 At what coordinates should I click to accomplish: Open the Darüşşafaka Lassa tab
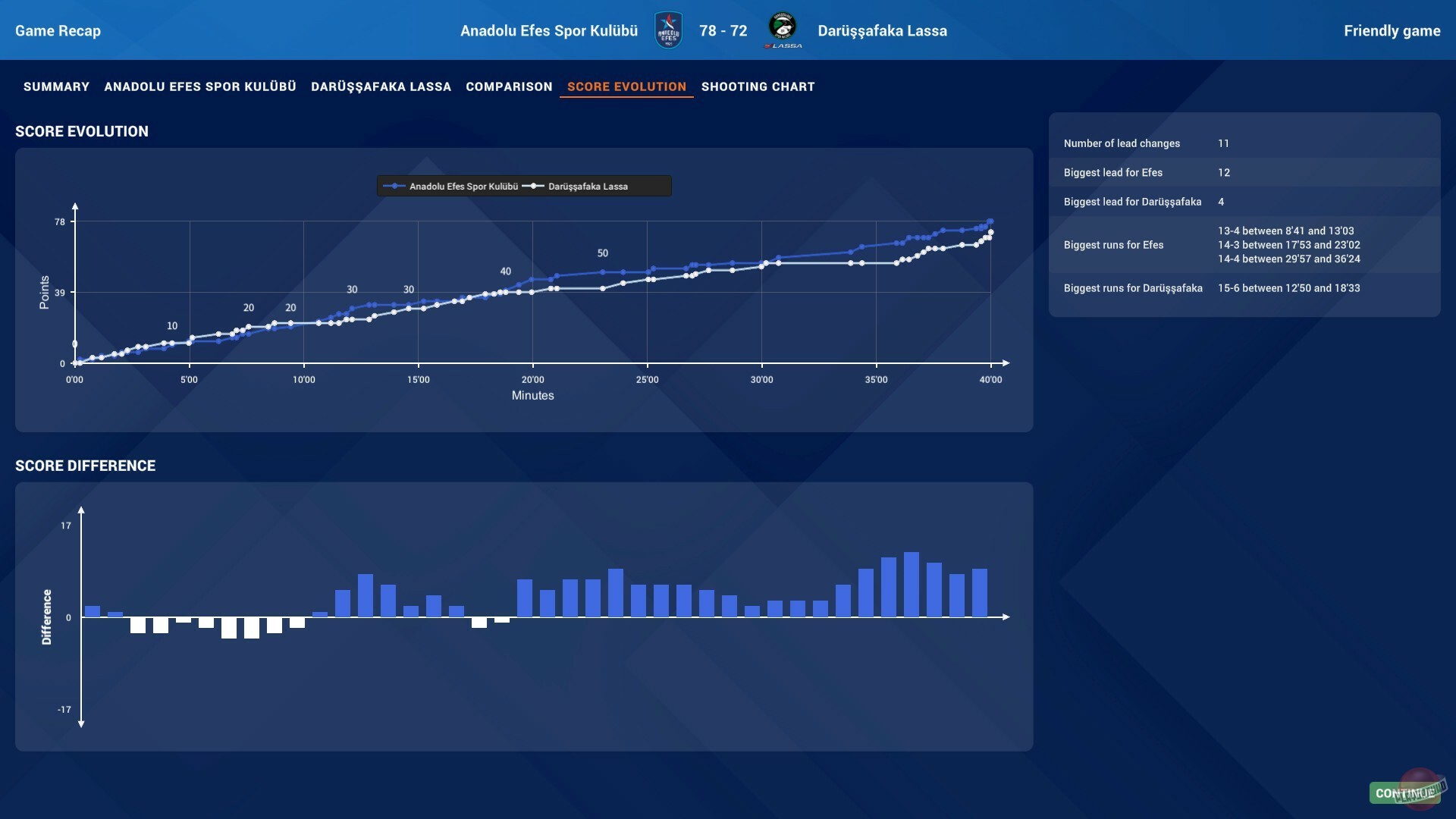(381, 86)
